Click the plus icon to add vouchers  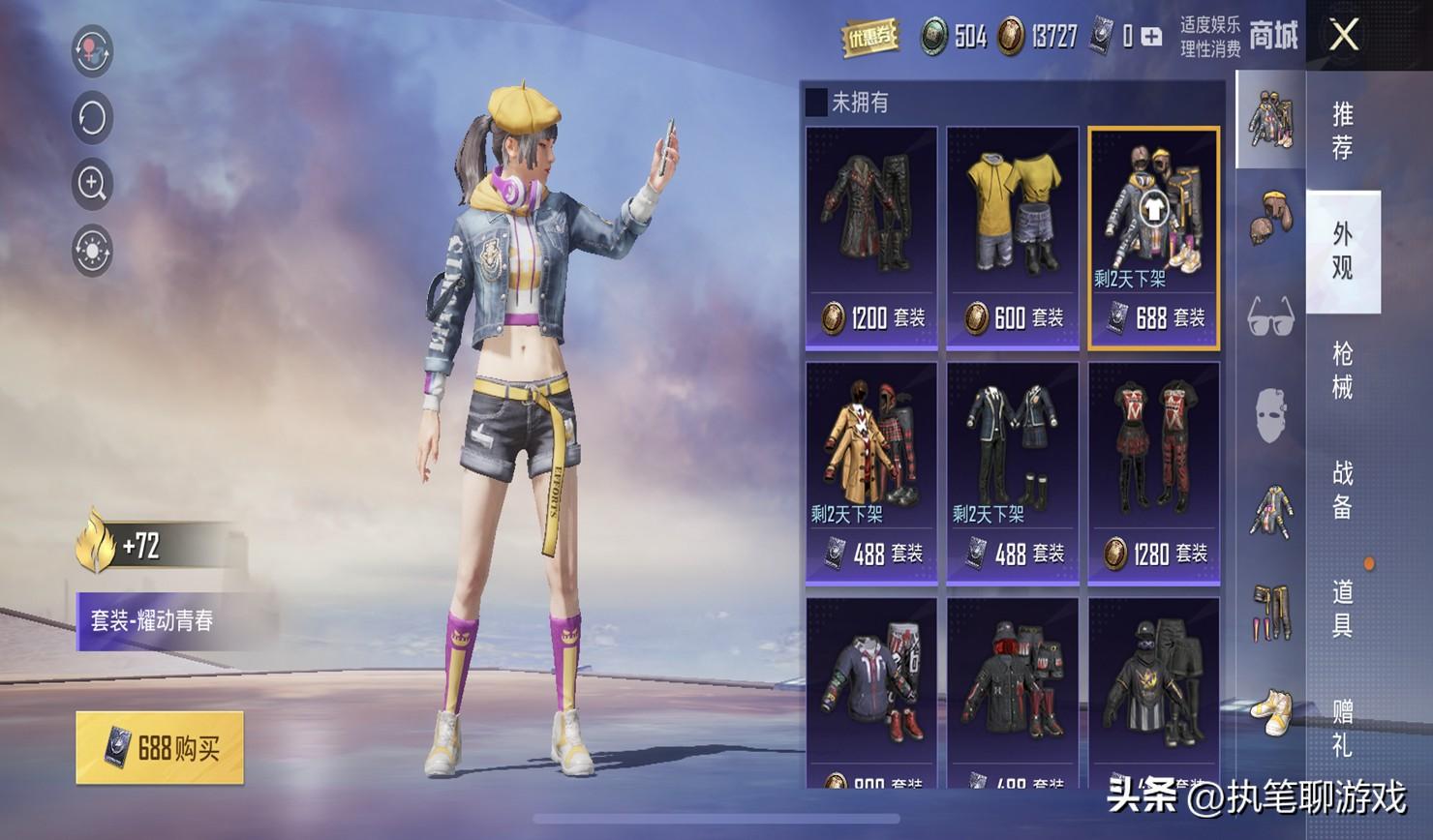1151,37
